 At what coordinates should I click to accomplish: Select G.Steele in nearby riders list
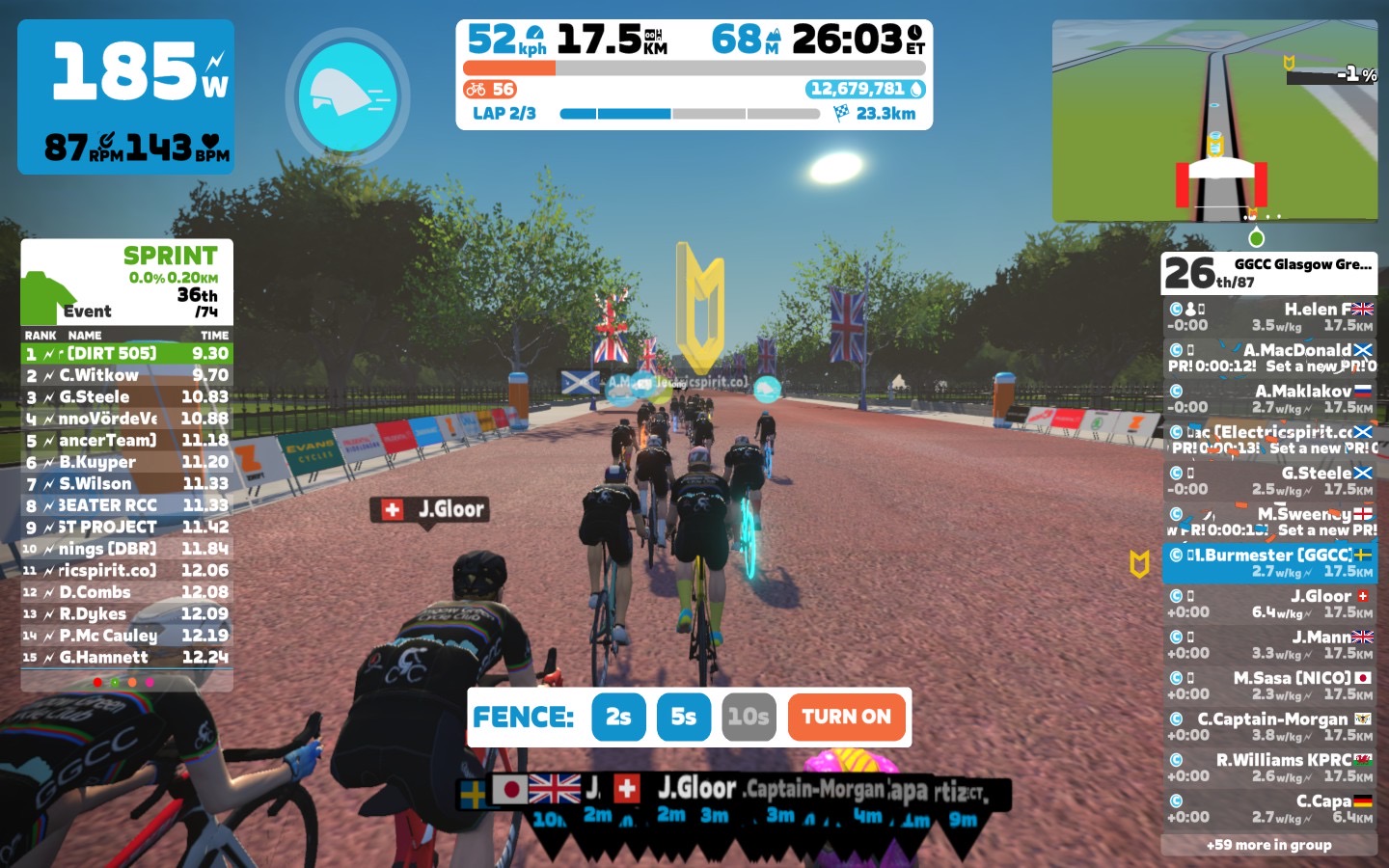click(x=1269, y=481)
